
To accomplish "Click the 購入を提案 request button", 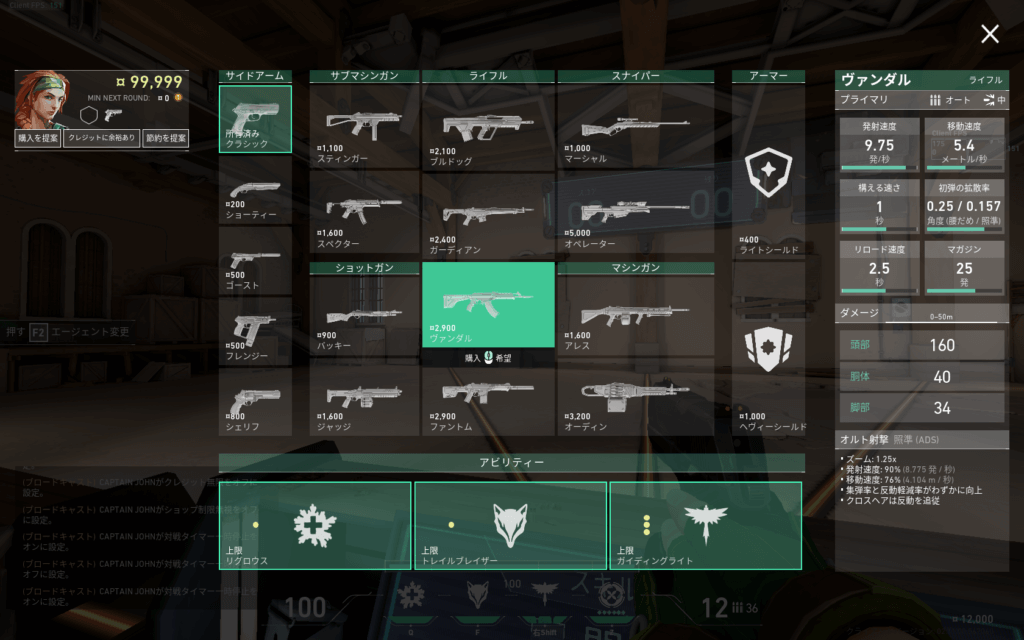I will coord(38,139).
